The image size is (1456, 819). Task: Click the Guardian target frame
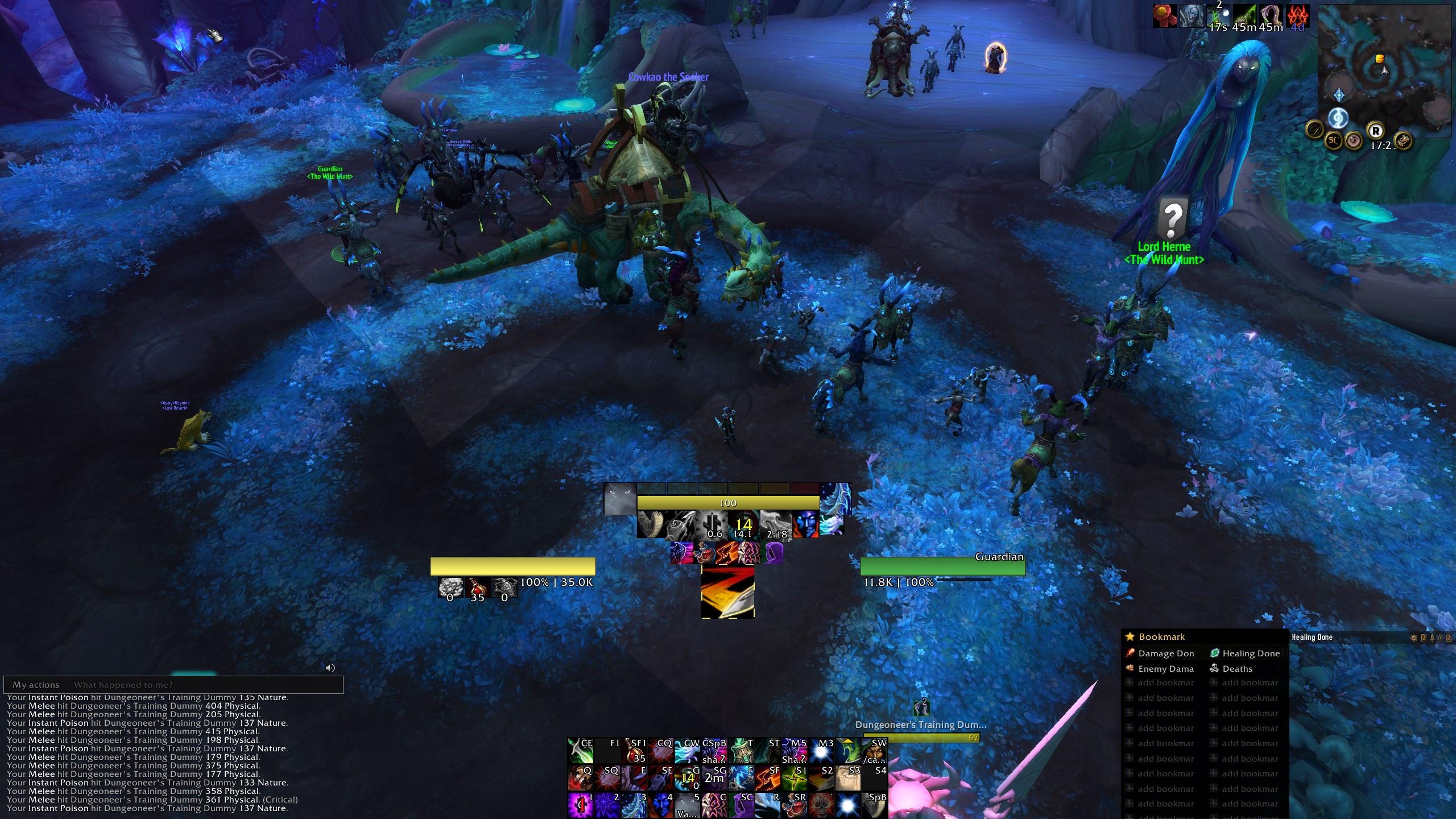coord(942,566)
